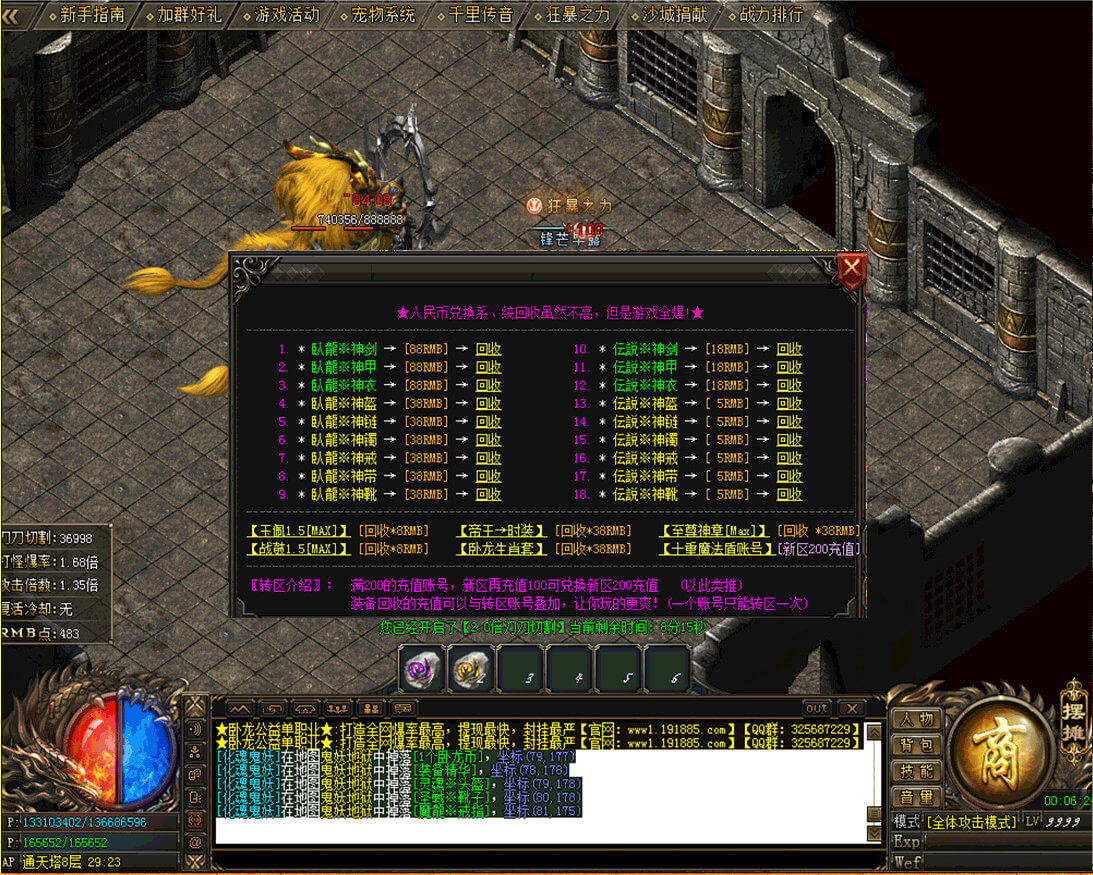Open the 人物 character panel

[x=915, y=719]
